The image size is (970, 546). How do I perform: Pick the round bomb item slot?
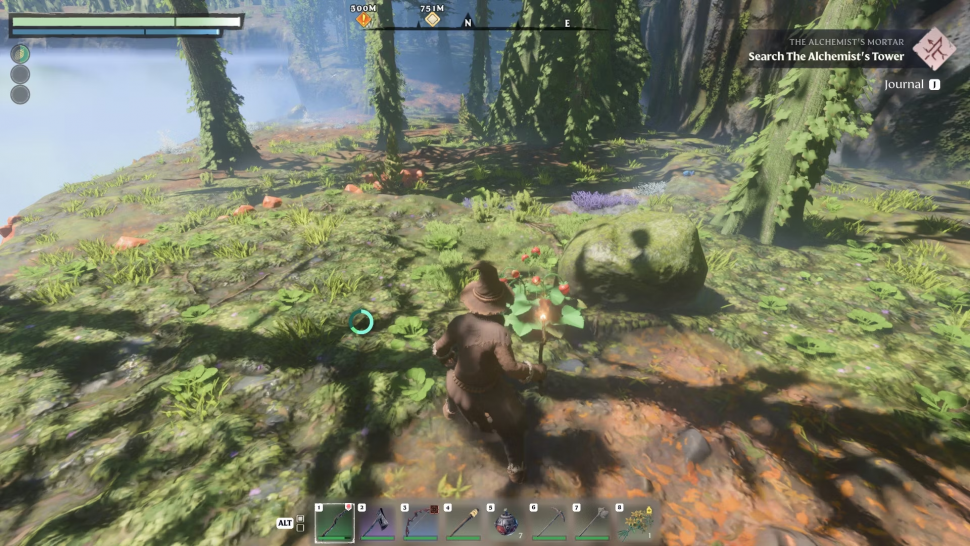pyautogui.click(x=506, y=522)
